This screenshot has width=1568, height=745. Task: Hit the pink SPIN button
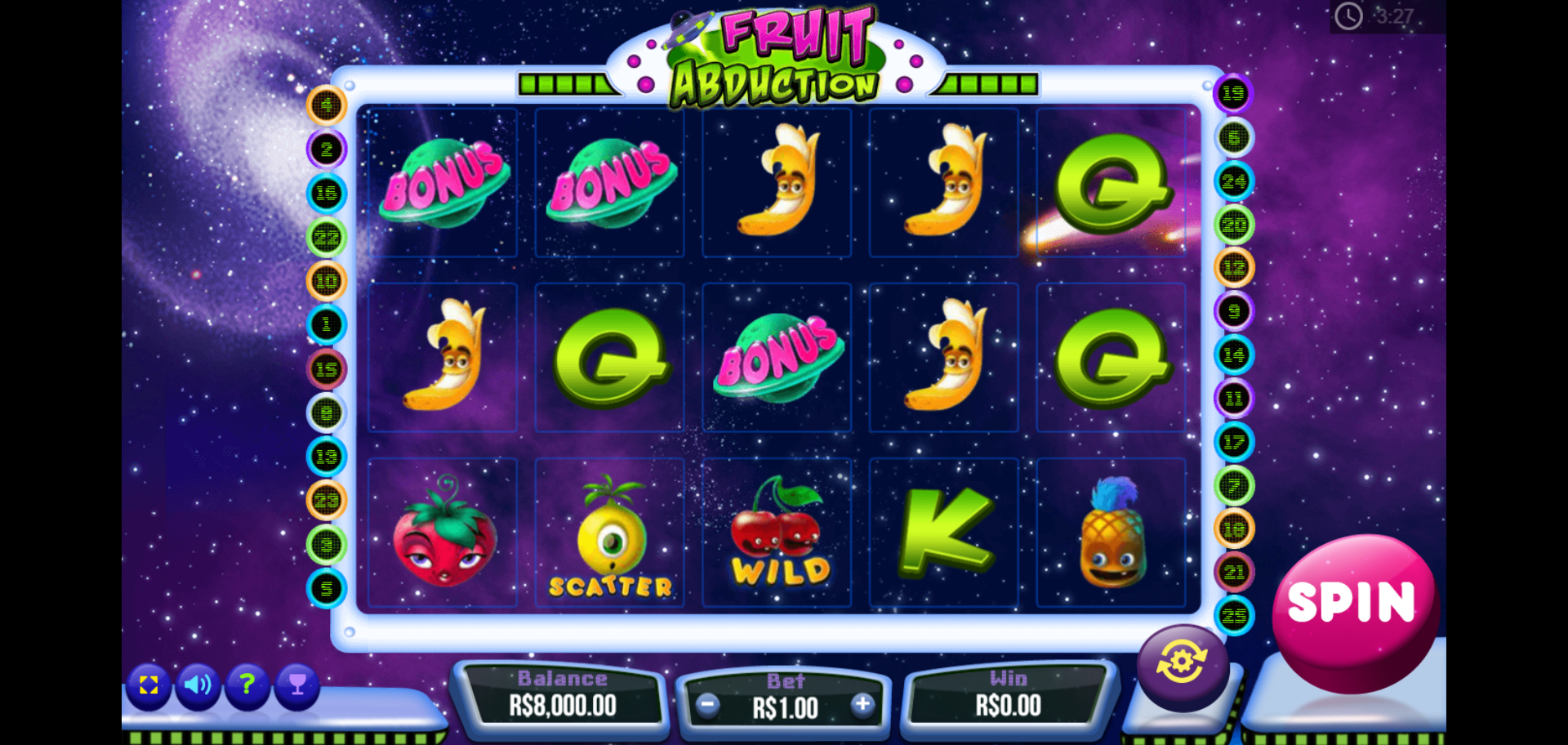[x=1353, y=605]
